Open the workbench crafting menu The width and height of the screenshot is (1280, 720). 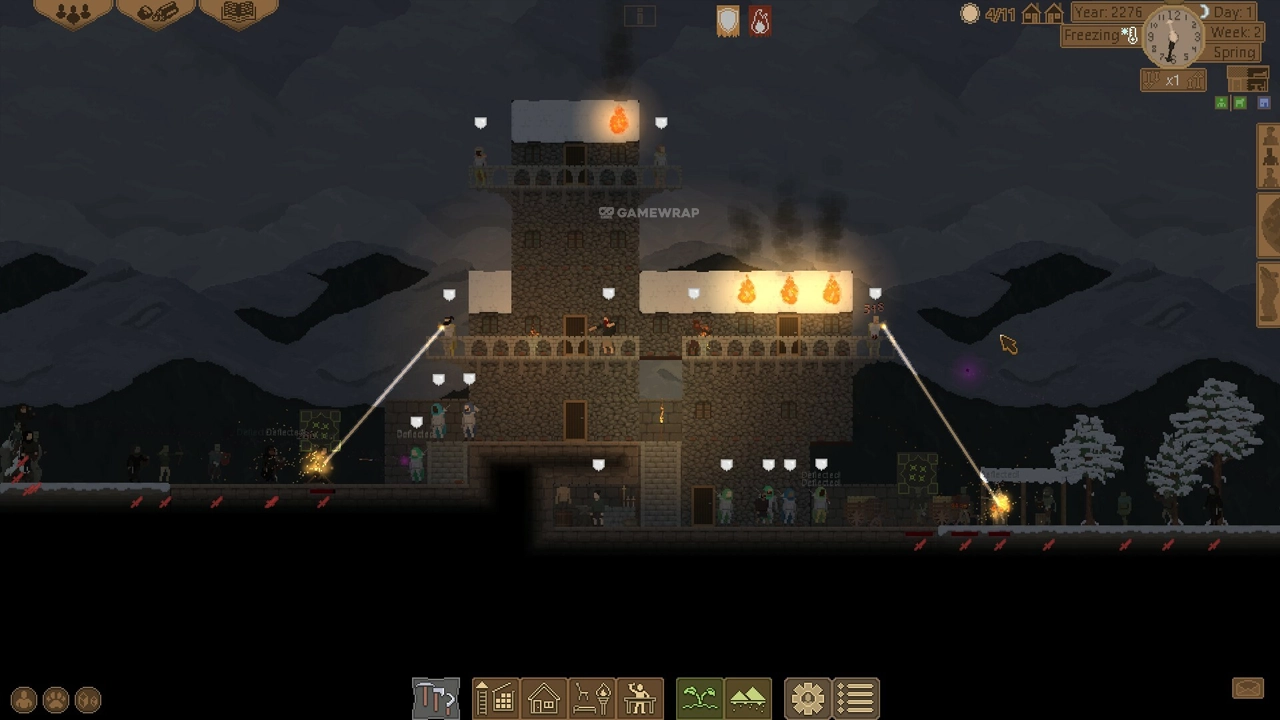(640, 698)
